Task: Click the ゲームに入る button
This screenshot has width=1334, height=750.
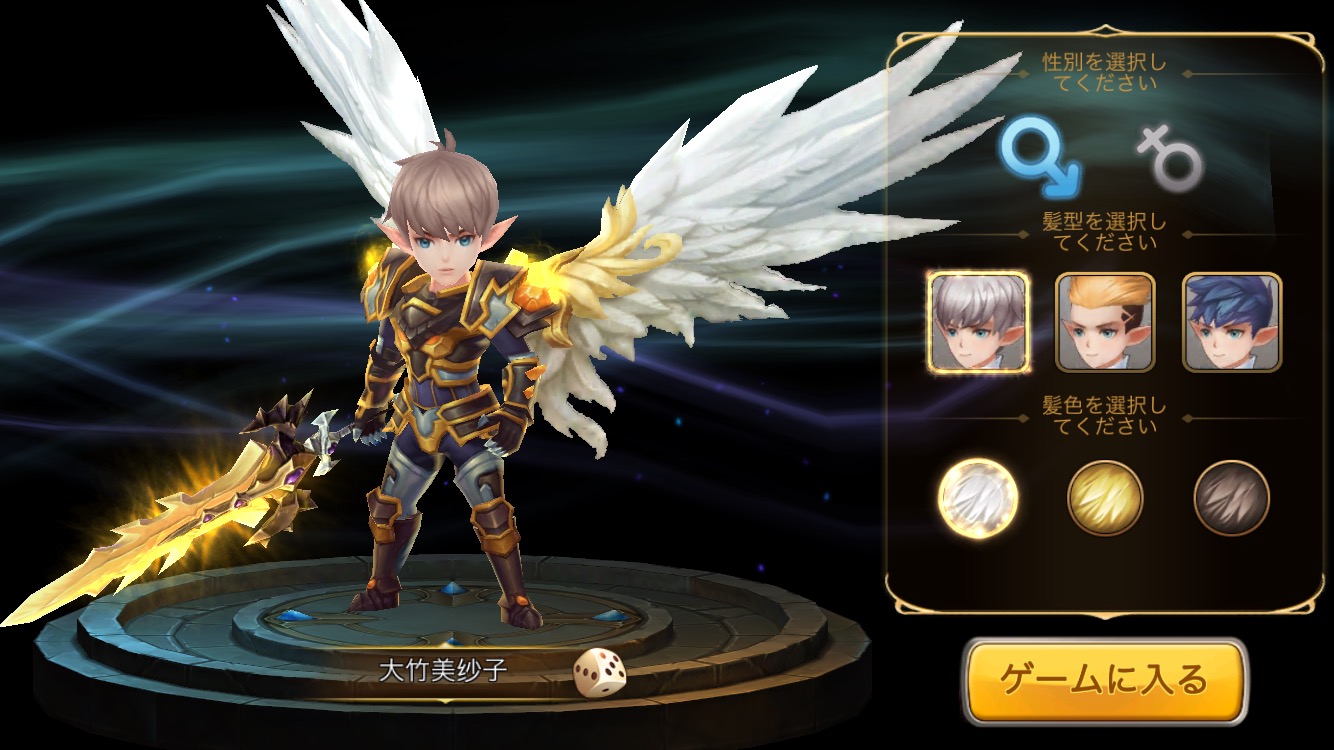Action: (1105, 681)
